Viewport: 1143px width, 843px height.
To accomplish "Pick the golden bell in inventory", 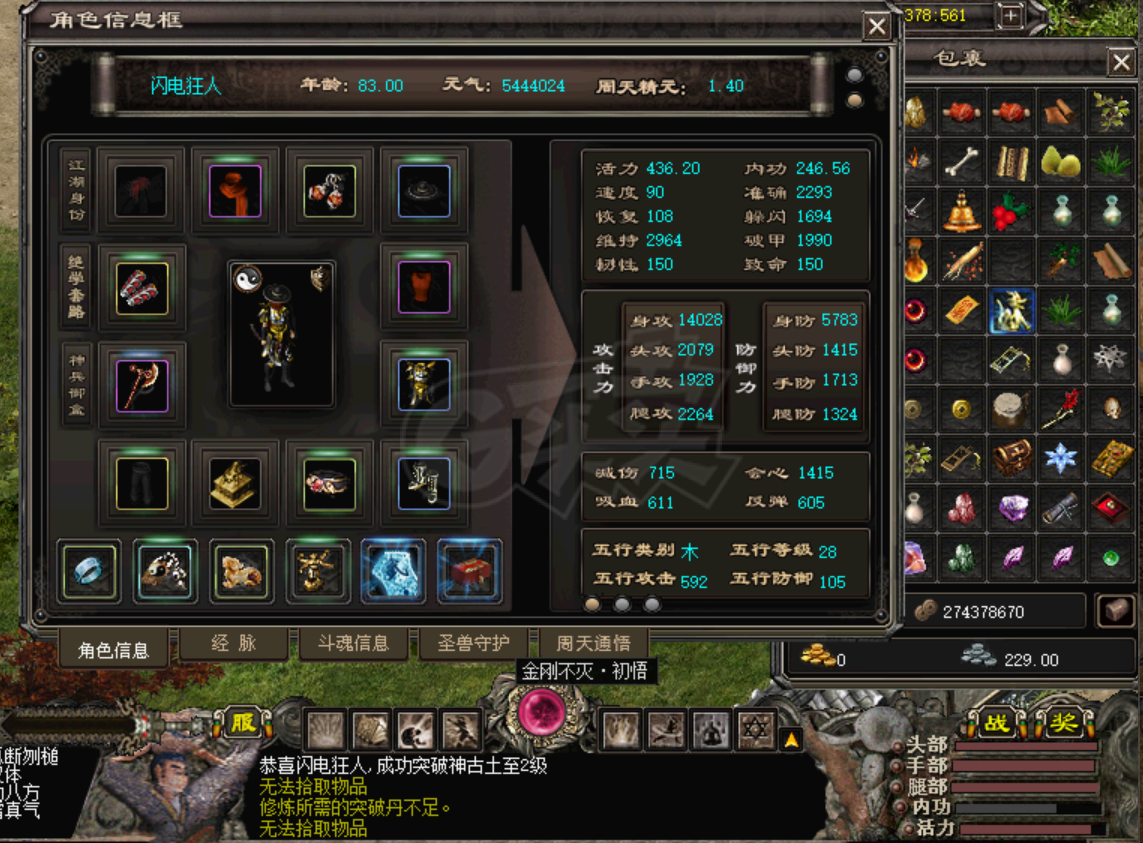I will point(964,212).
